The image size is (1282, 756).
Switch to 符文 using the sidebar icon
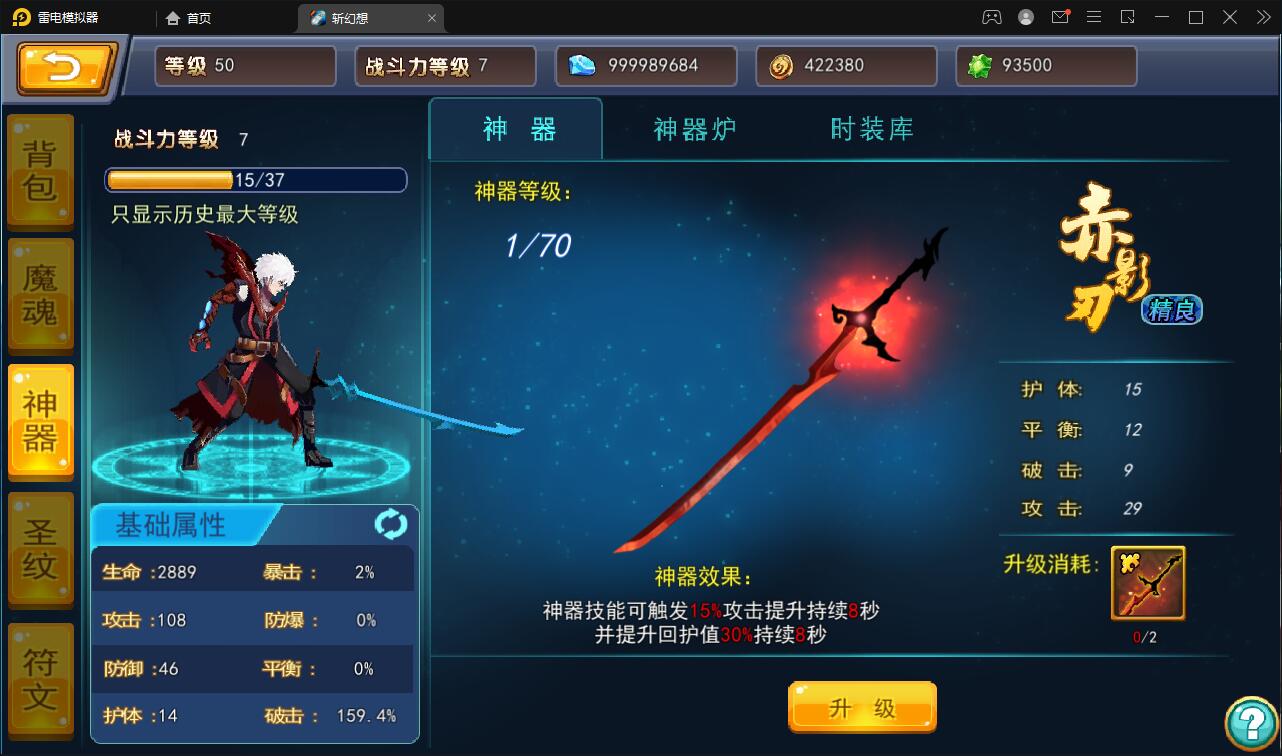click(40, 672)
